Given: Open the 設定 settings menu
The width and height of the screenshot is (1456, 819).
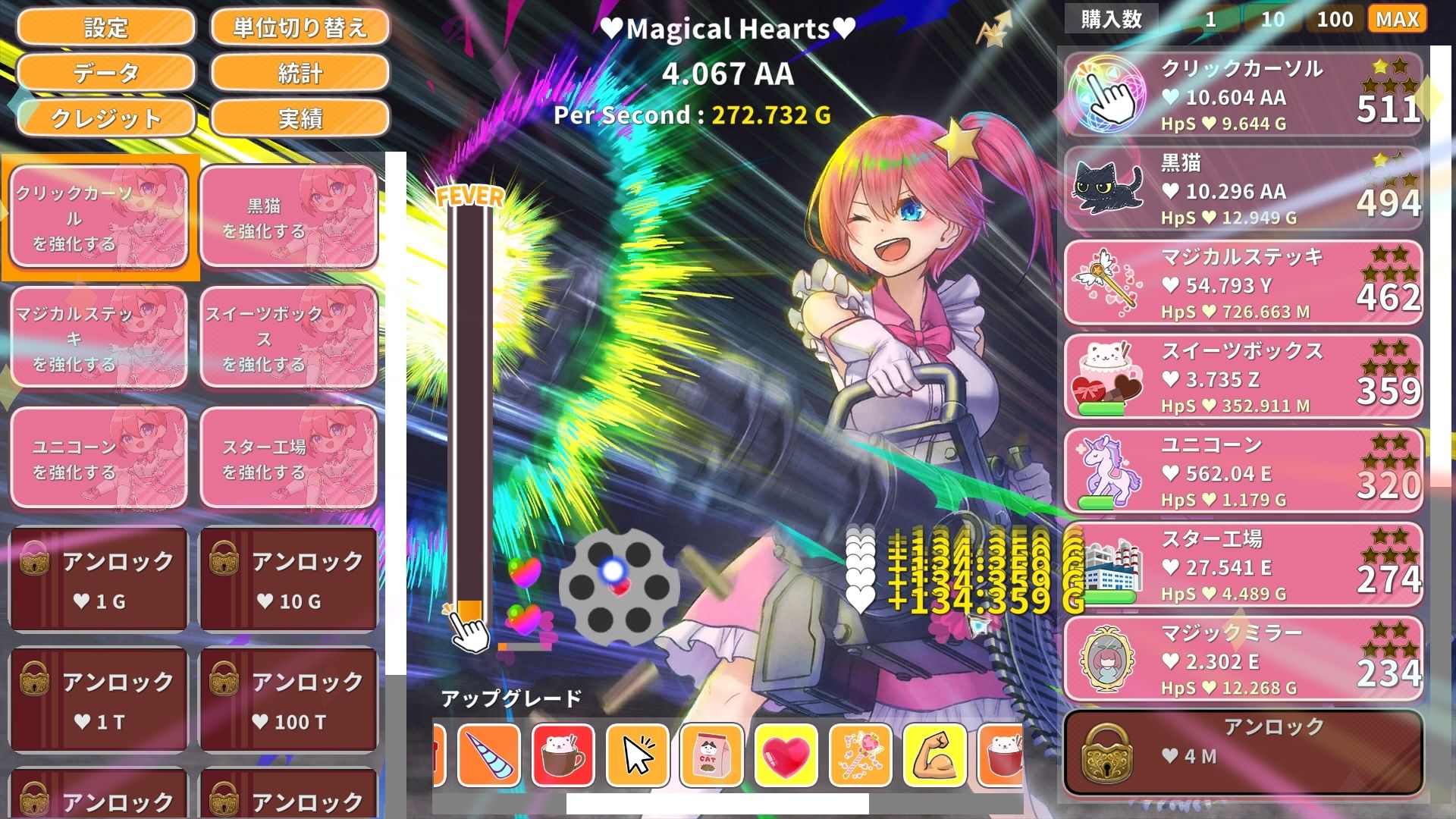Looking at the screenshot, I should [x=106, y=28].
